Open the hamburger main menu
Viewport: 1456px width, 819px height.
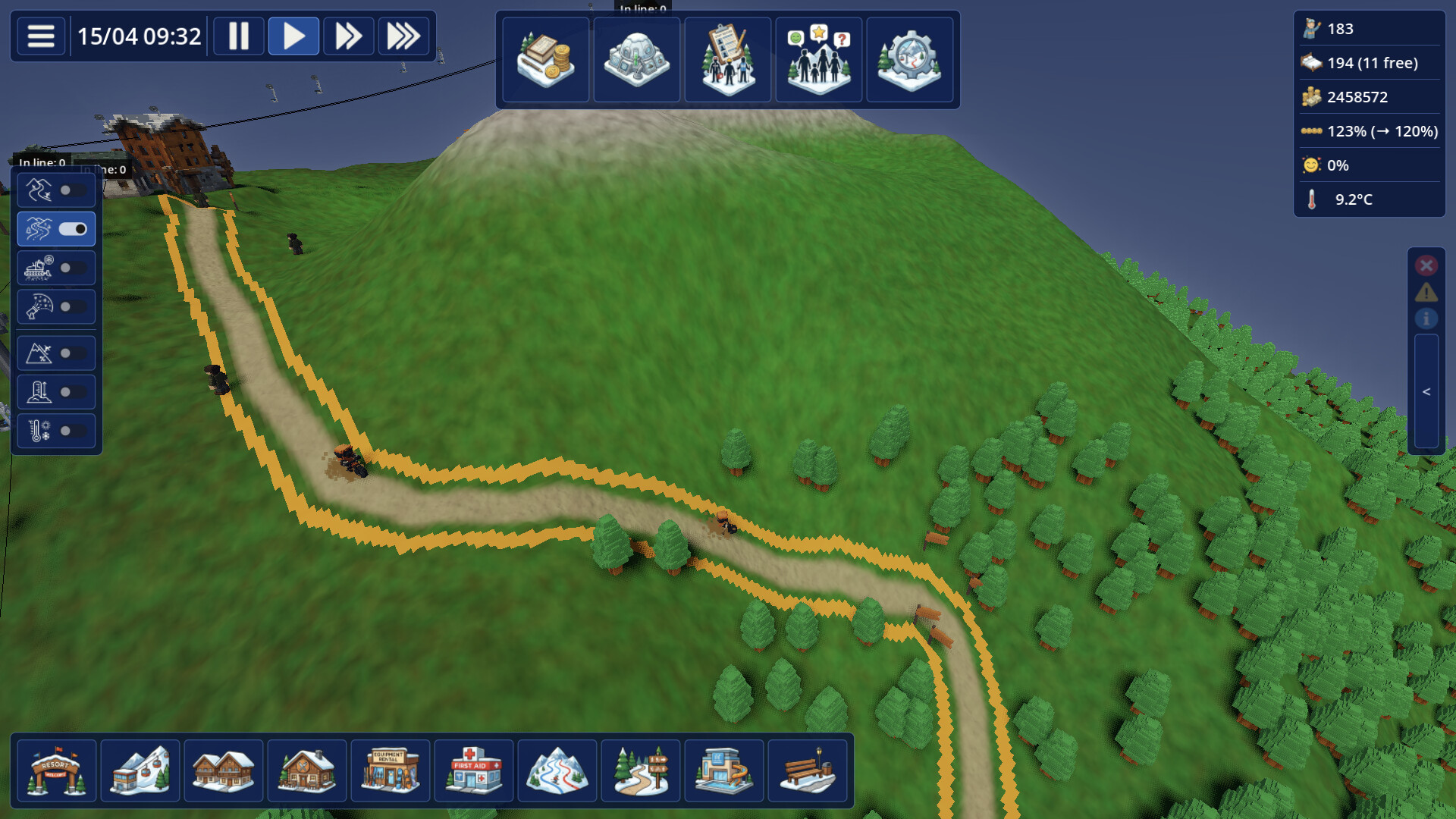click(x=40, y=36)
